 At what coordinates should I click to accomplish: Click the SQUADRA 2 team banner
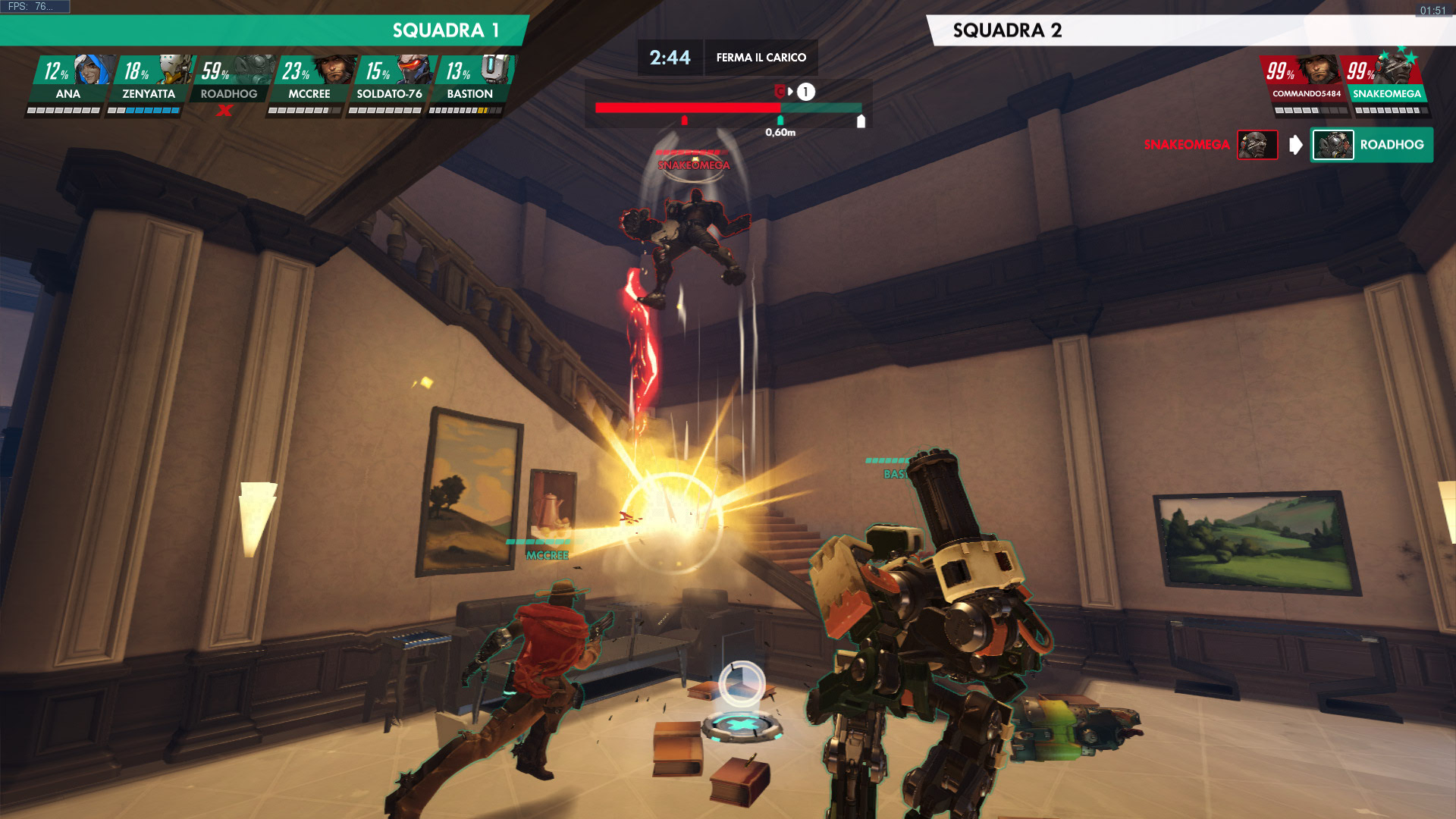coord(1191,30)
